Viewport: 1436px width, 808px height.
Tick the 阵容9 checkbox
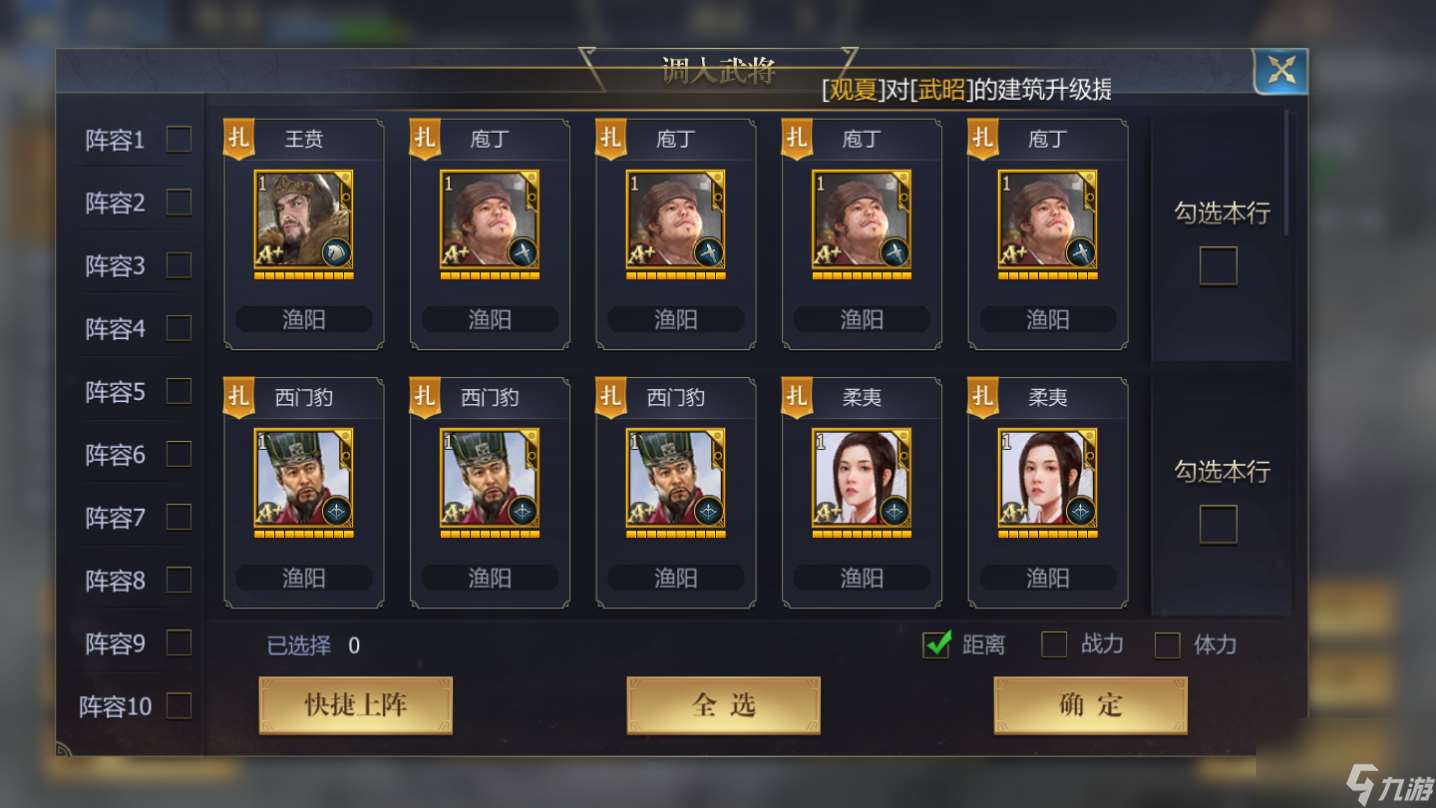pos(179,643)
